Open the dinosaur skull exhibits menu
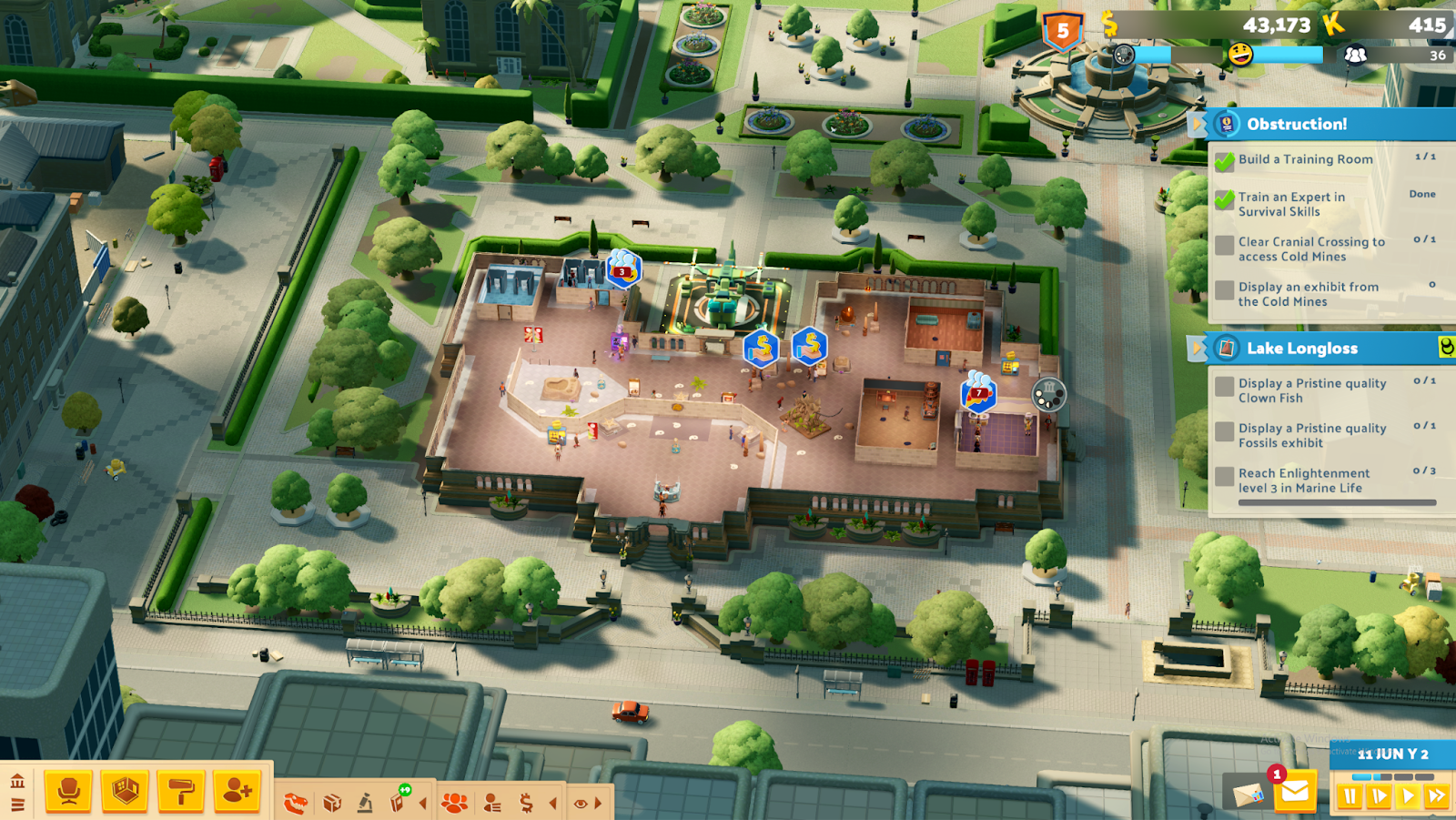The width and height of the screenshot is (1456, 820). (x=297, y=803)
